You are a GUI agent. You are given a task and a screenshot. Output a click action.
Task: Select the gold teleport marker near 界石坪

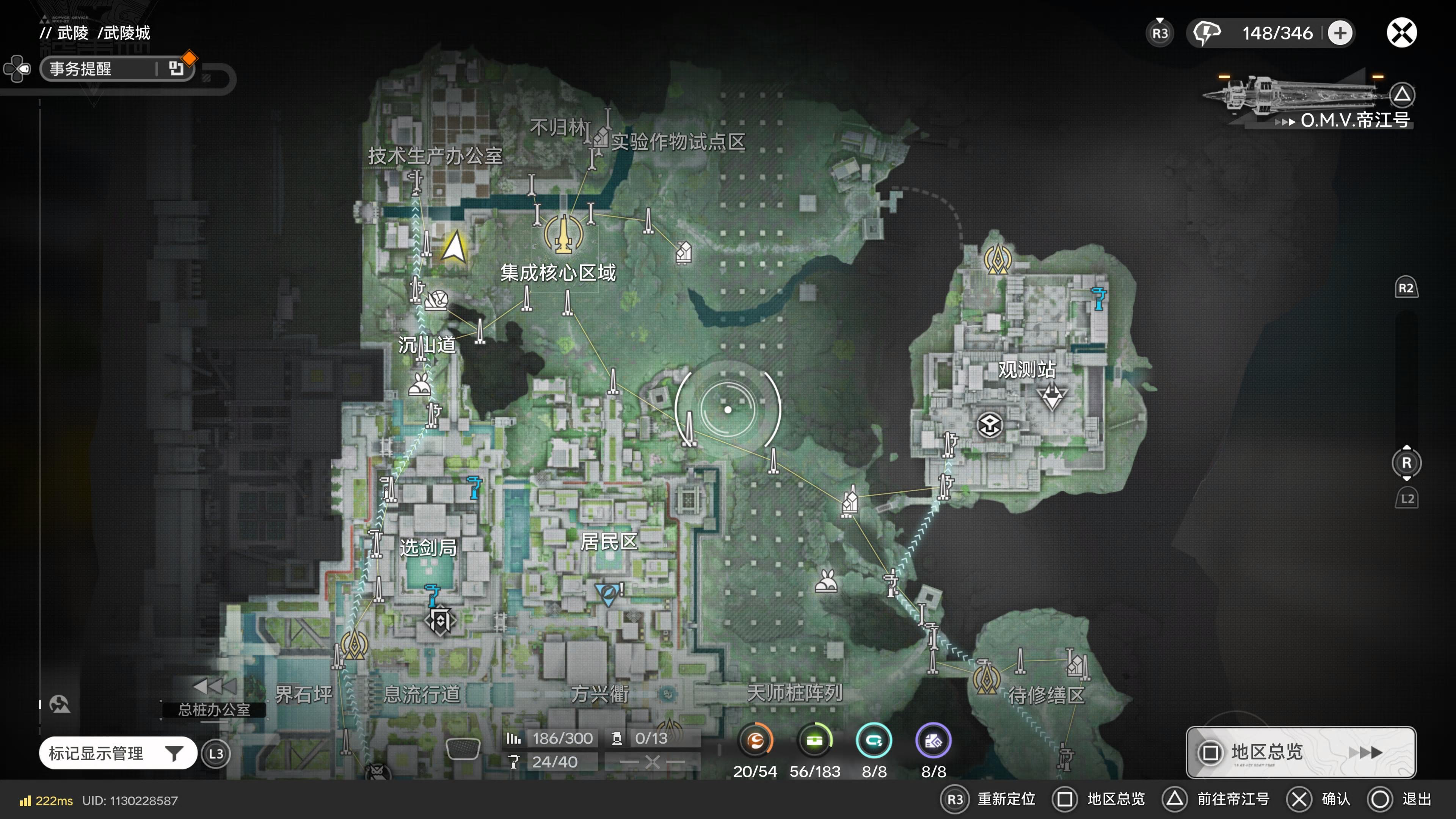[355, 644]
